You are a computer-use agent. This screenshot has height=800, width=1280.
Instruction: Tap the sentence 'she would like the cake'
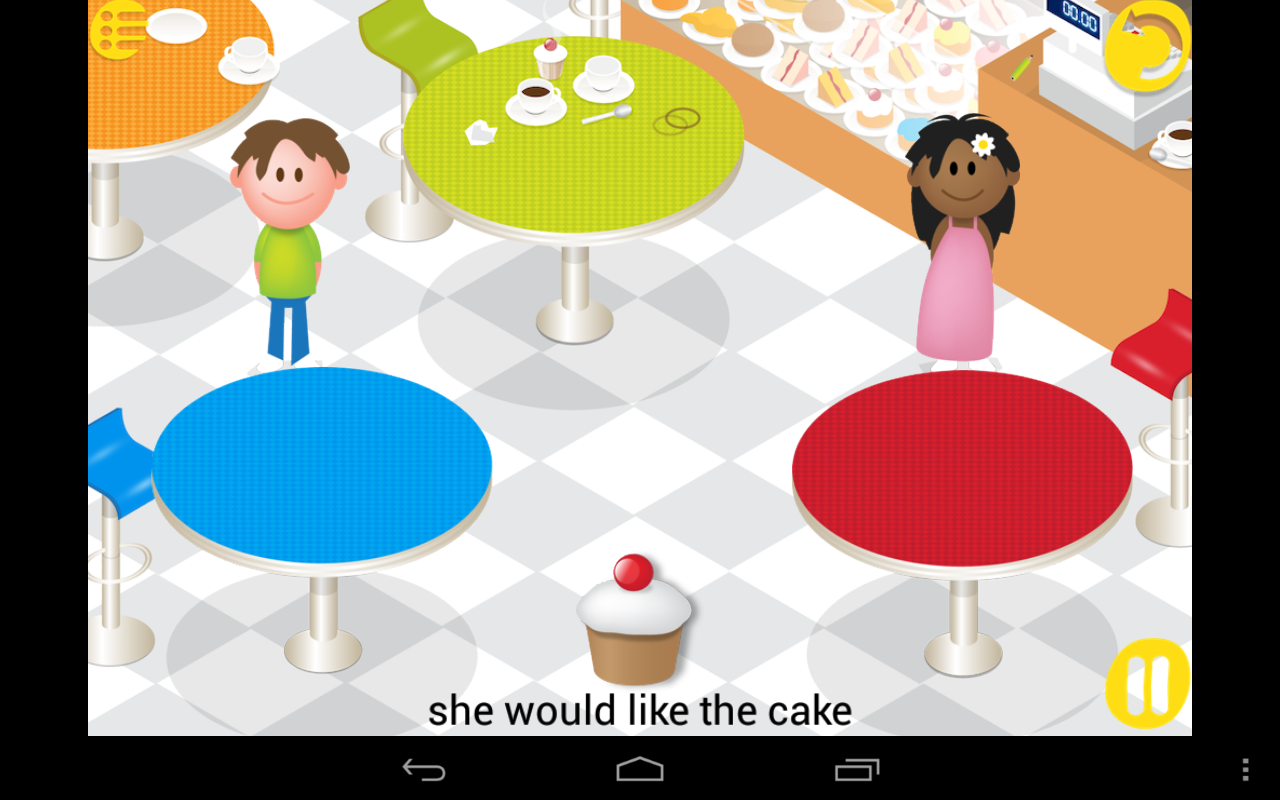click(640, 710)
